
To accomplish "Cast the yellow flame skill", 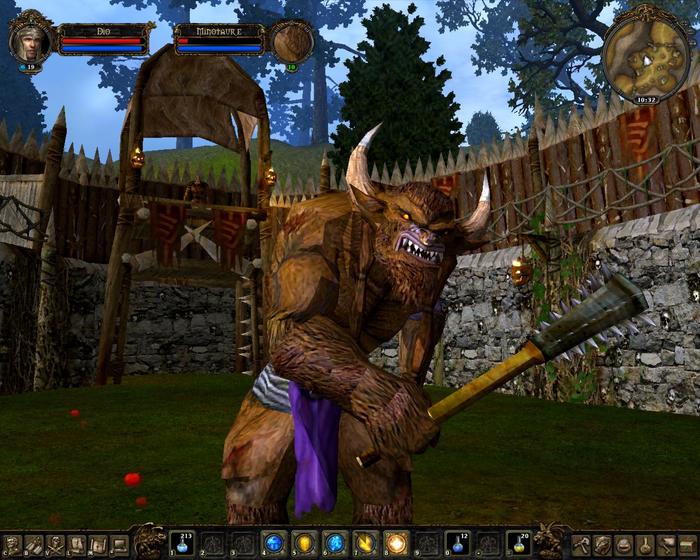I will point(364,544).
